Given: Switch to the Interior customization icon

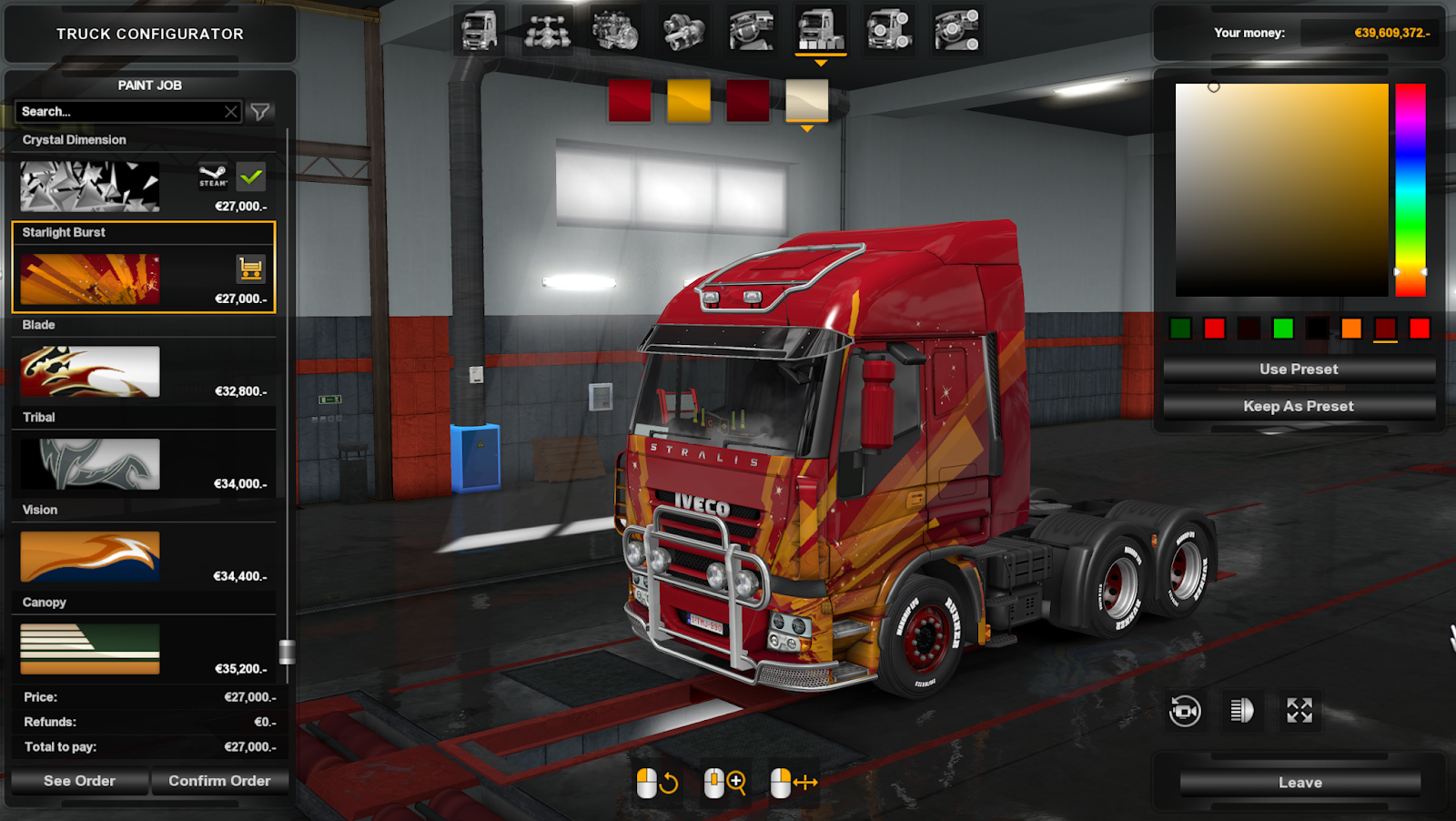Looking at the screenshot, I should [x=752, y=27].
